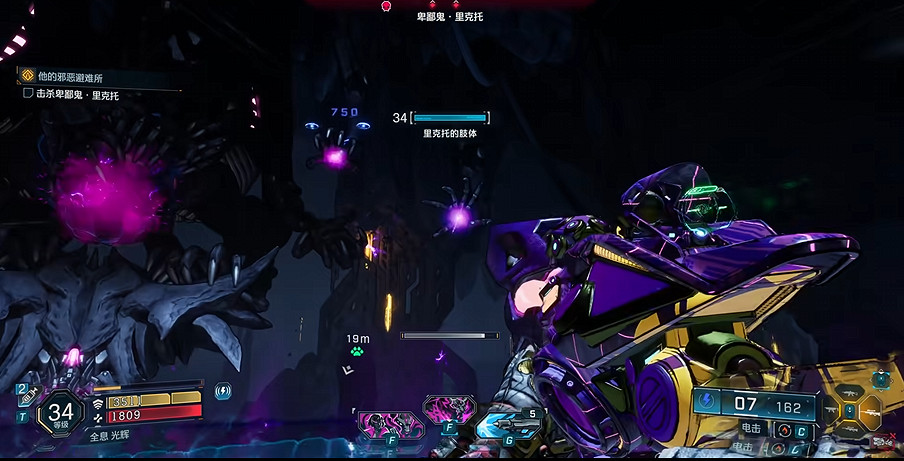Select the top weapon wheel slot
904x461 pixels.
850,393
